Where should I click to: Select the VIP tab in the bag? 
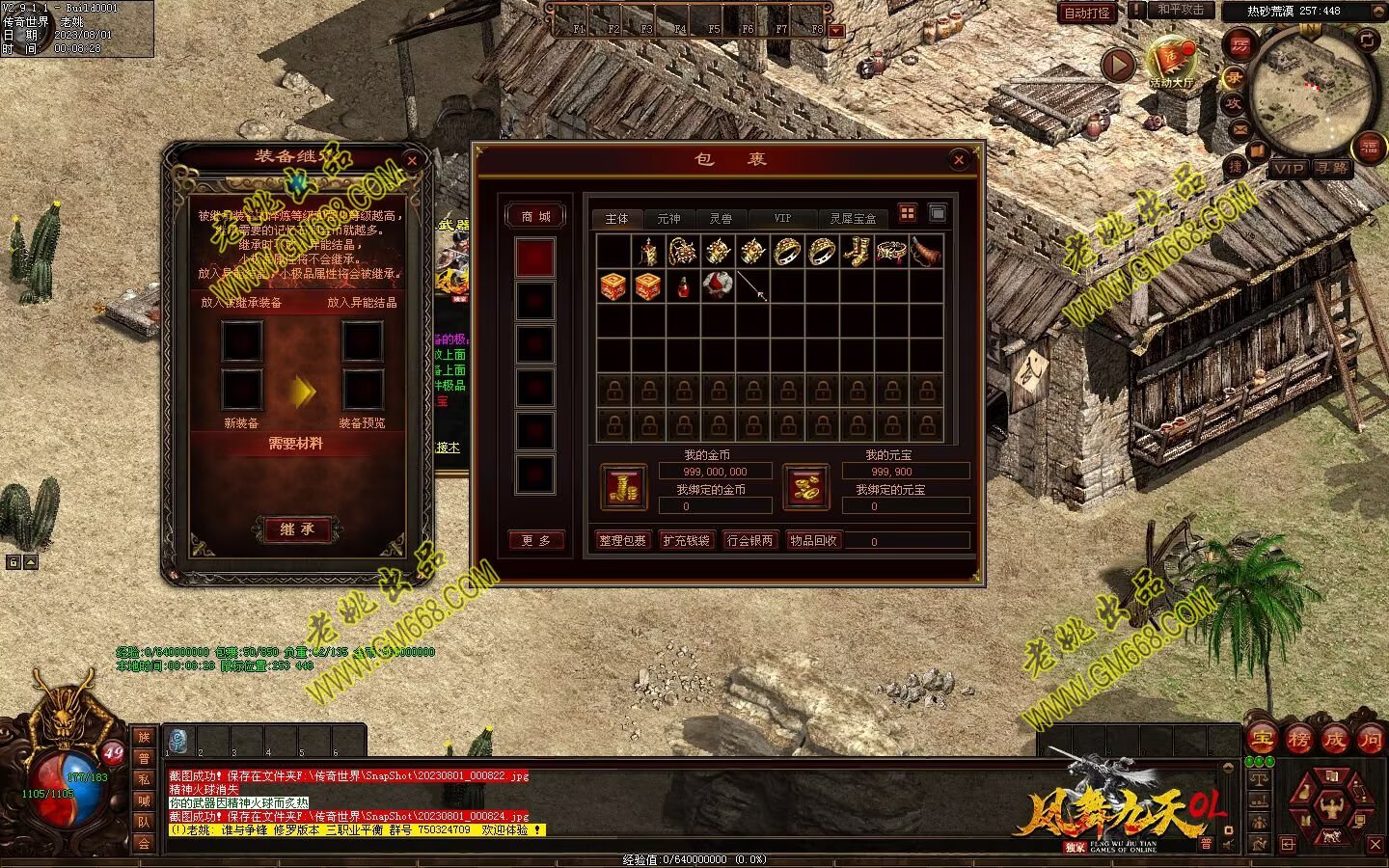[x=782, y=219]
